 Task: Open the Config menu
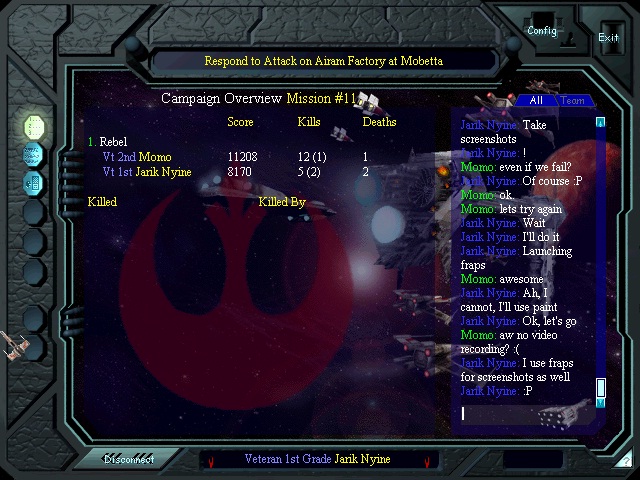[542, 30]
